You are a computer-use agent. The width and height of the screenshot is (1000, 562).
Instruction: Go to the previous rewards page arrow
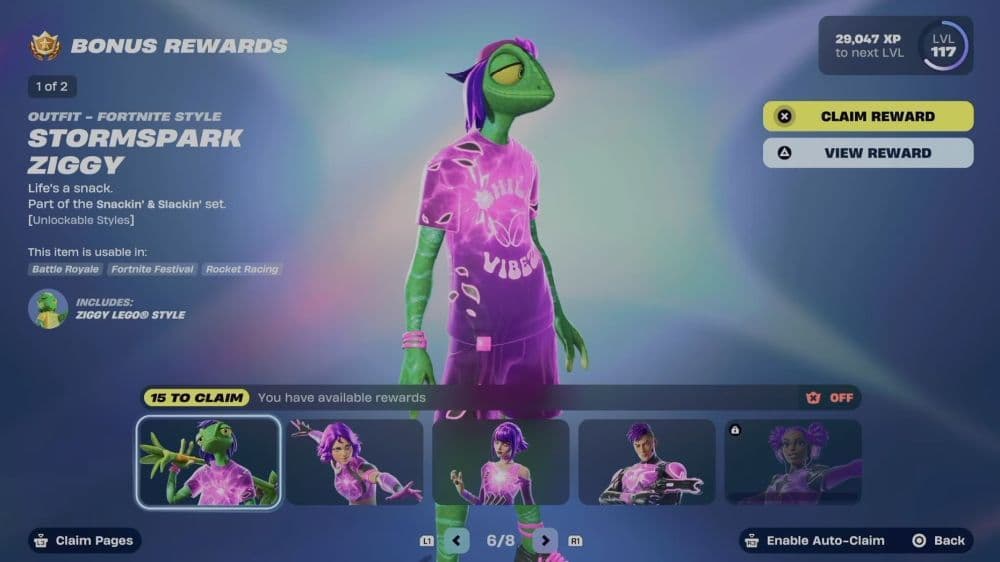point(457,541)
